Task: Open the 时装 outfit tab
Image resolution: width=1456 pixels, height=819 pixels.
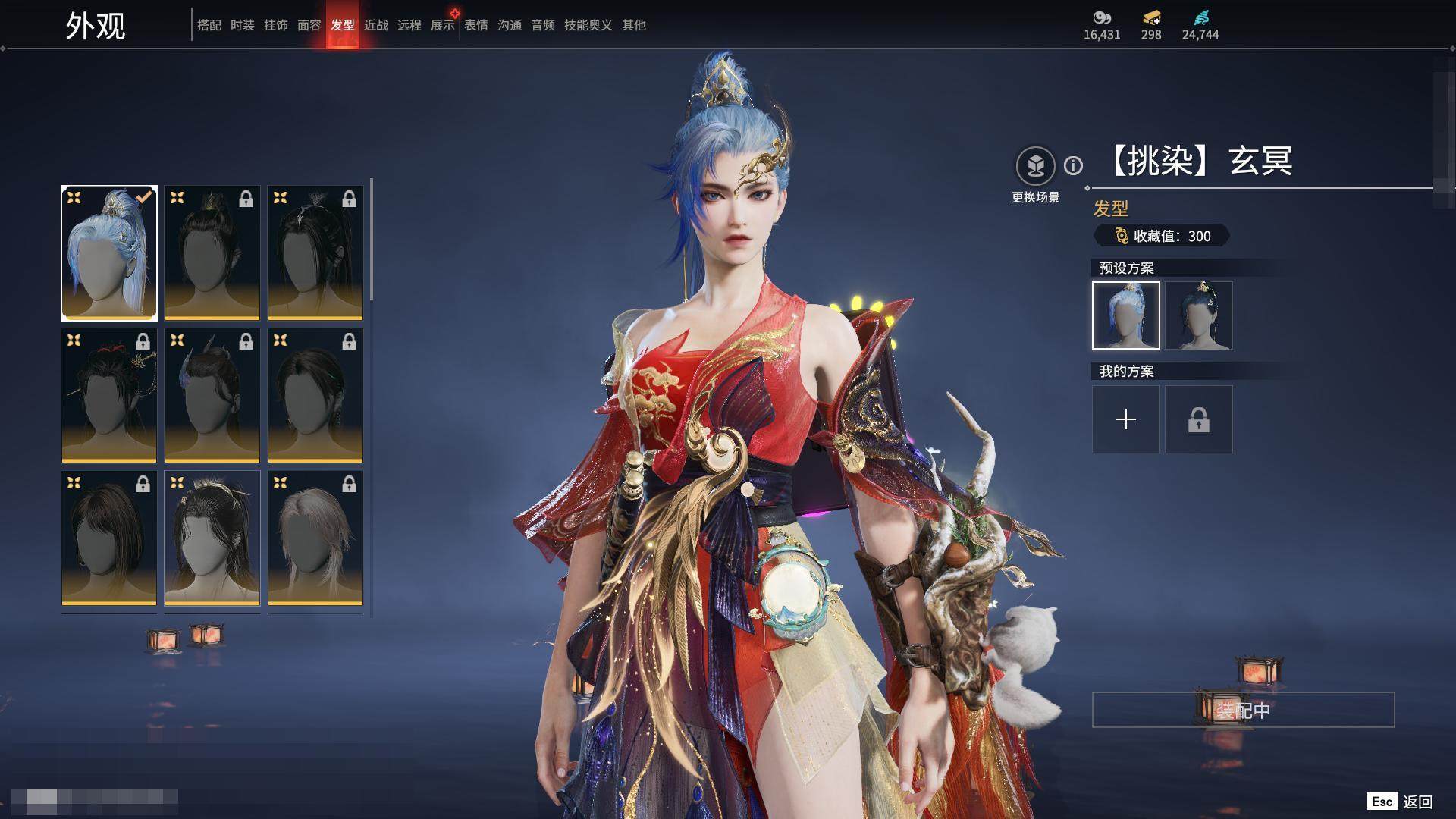Action: 242,25
